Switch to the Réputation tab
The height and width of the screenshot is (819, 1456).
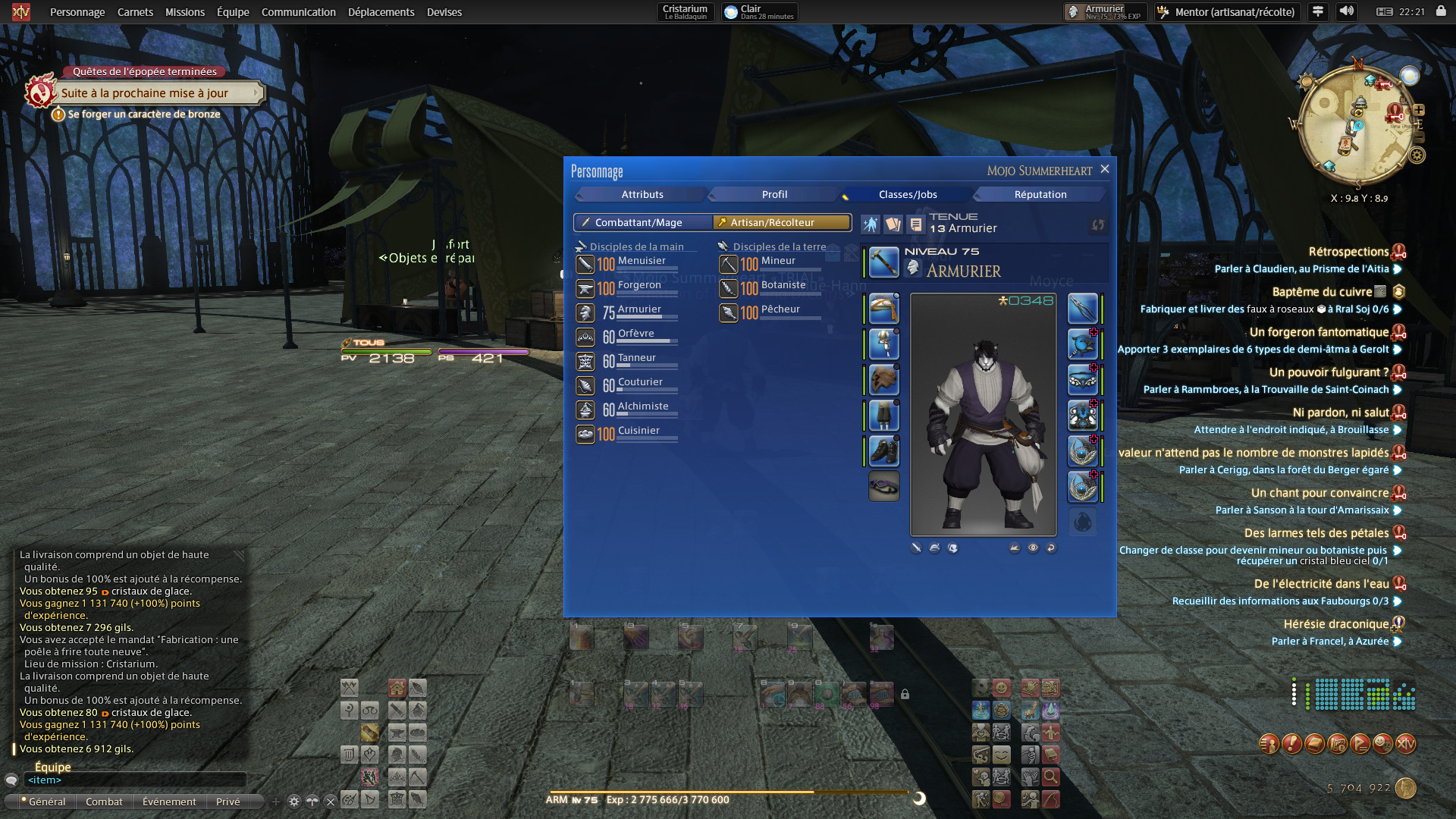point(1040,195)
